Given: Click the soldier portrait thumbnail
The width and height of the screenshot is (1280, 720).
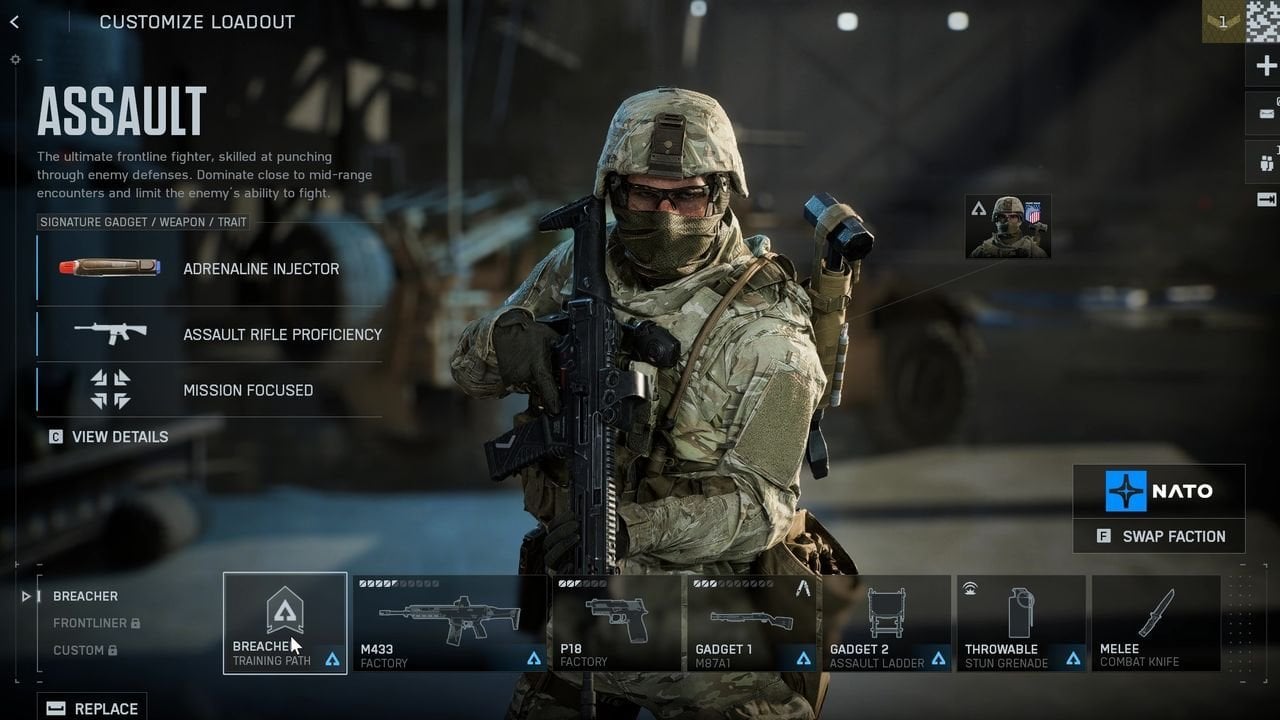Looking at the screenshot, I should [1008, 227].
